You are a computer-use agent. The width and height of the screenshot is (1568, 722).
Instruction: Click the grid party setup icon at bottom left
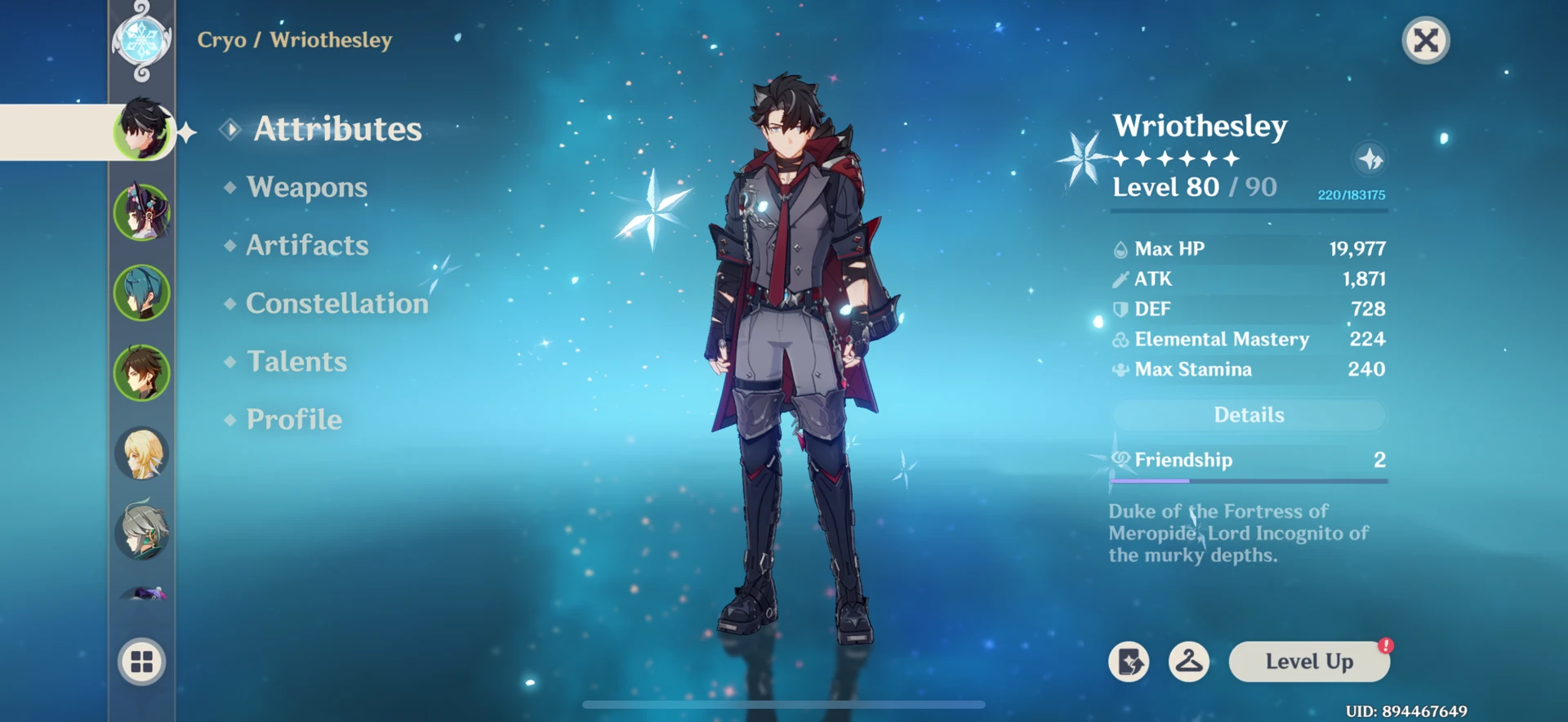coord(141,662)
